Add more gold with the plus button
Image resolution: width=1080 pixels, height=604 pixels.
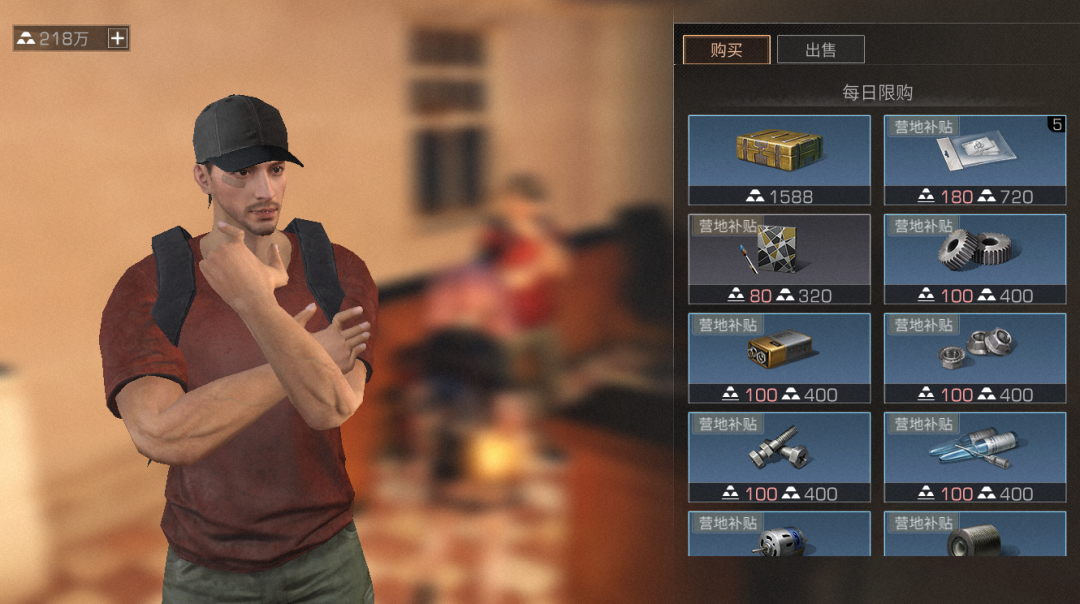pos(118,39)
